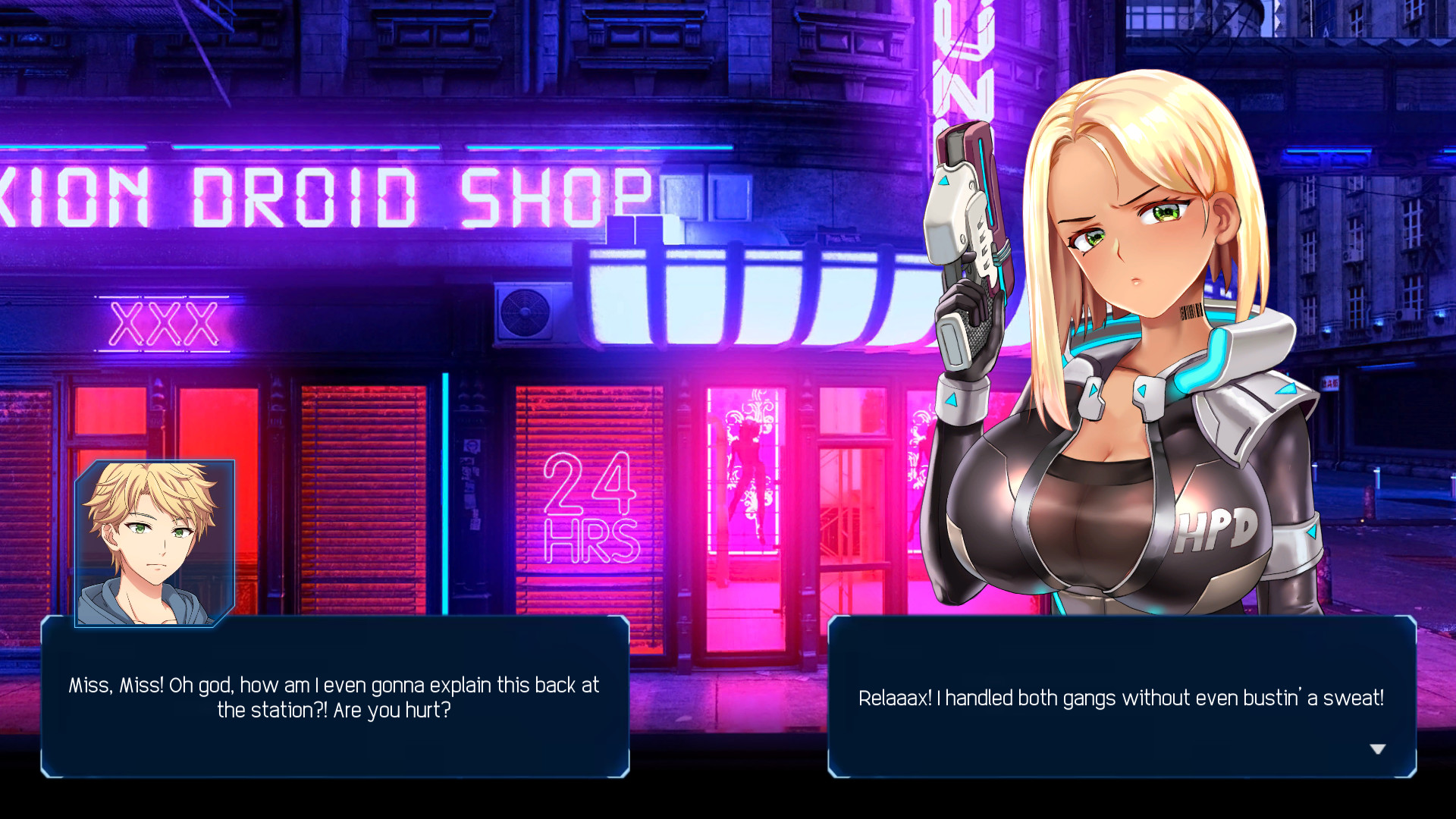The width and height of the screenshot is (1456, 819).
Task: Click the "Relaaax!" dialogue box to continue
Action: (x=1121, y=698)
